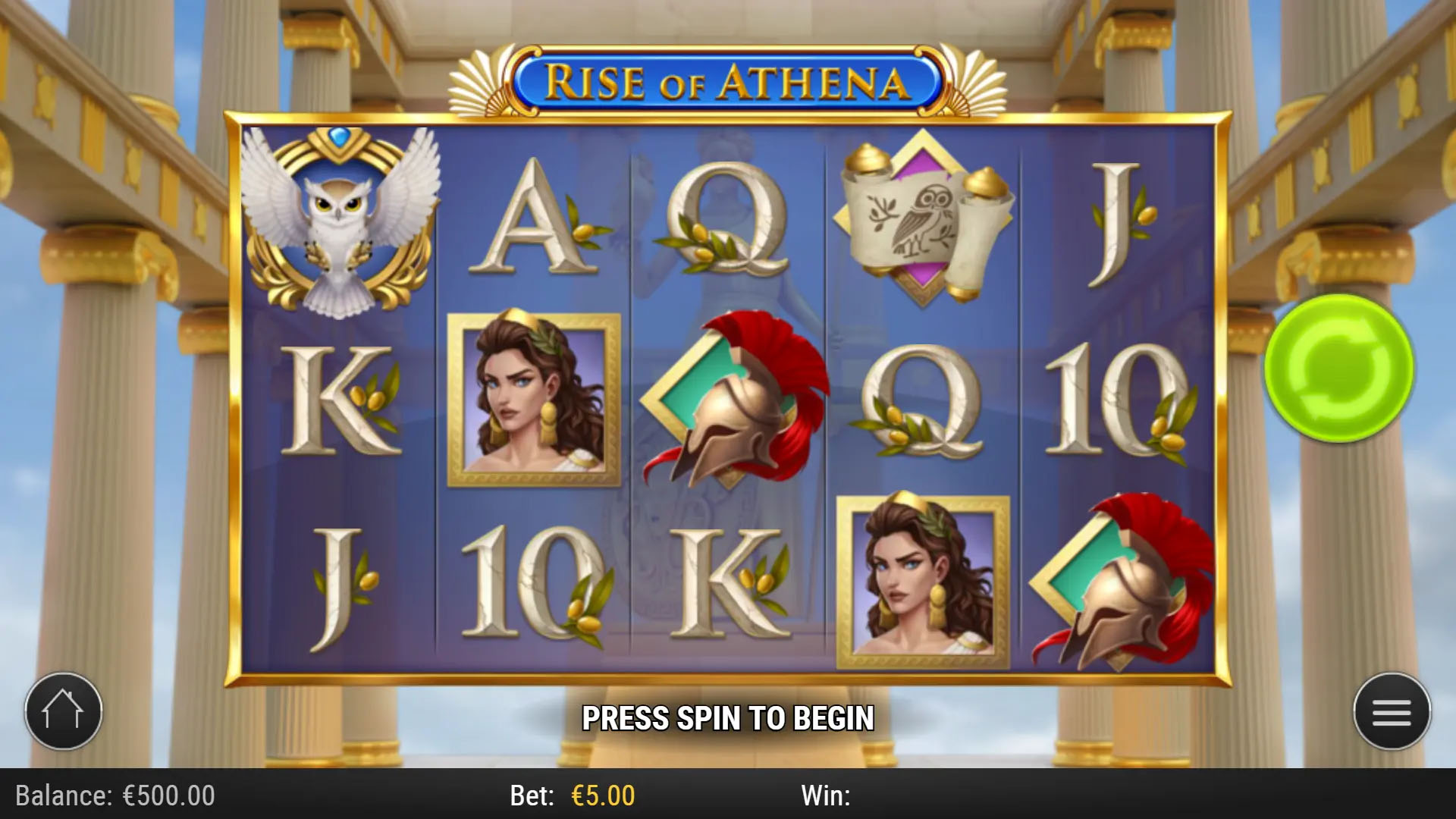Click the home icon to exit game

(x=64, y=709)
